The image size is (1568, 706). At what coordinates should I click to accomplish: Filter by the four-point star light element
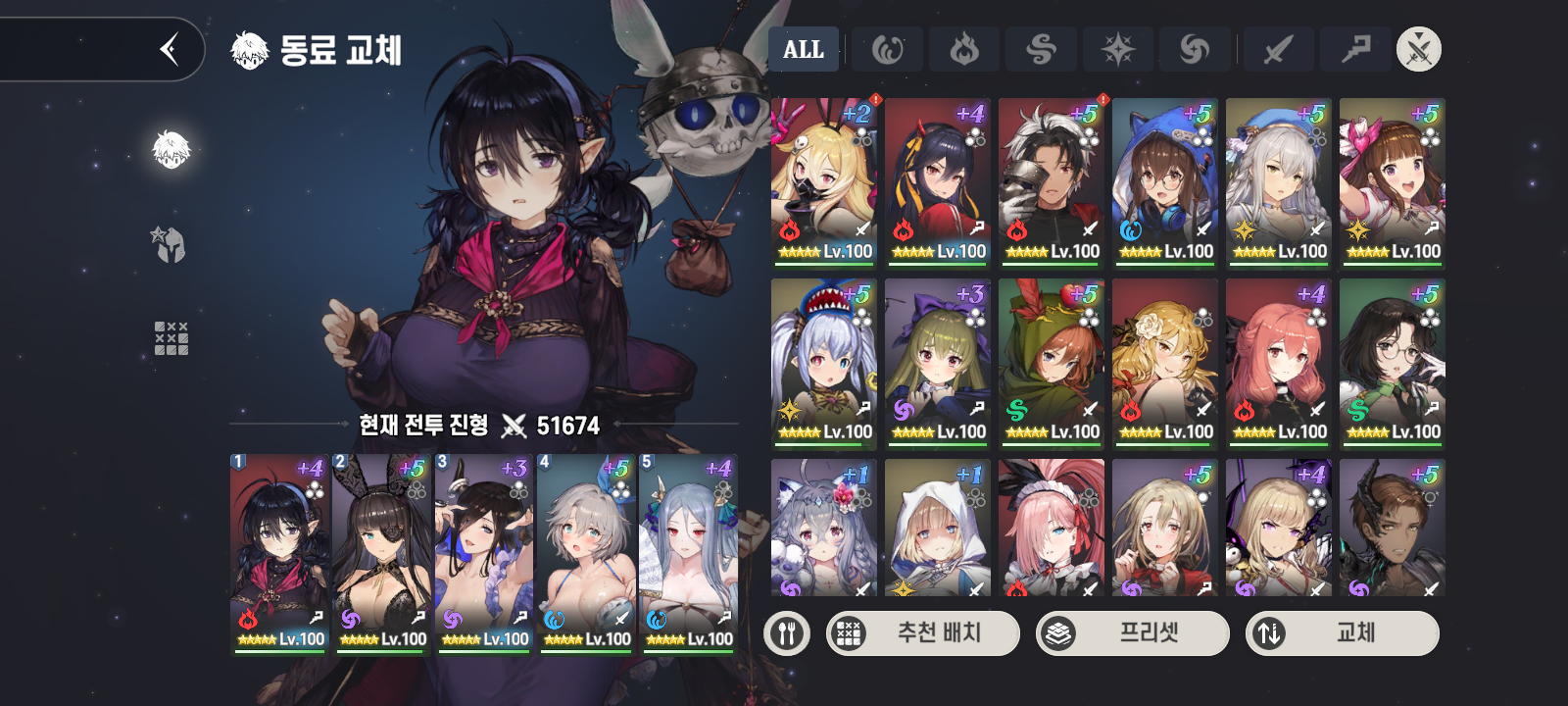click(x=1118, y=49)
